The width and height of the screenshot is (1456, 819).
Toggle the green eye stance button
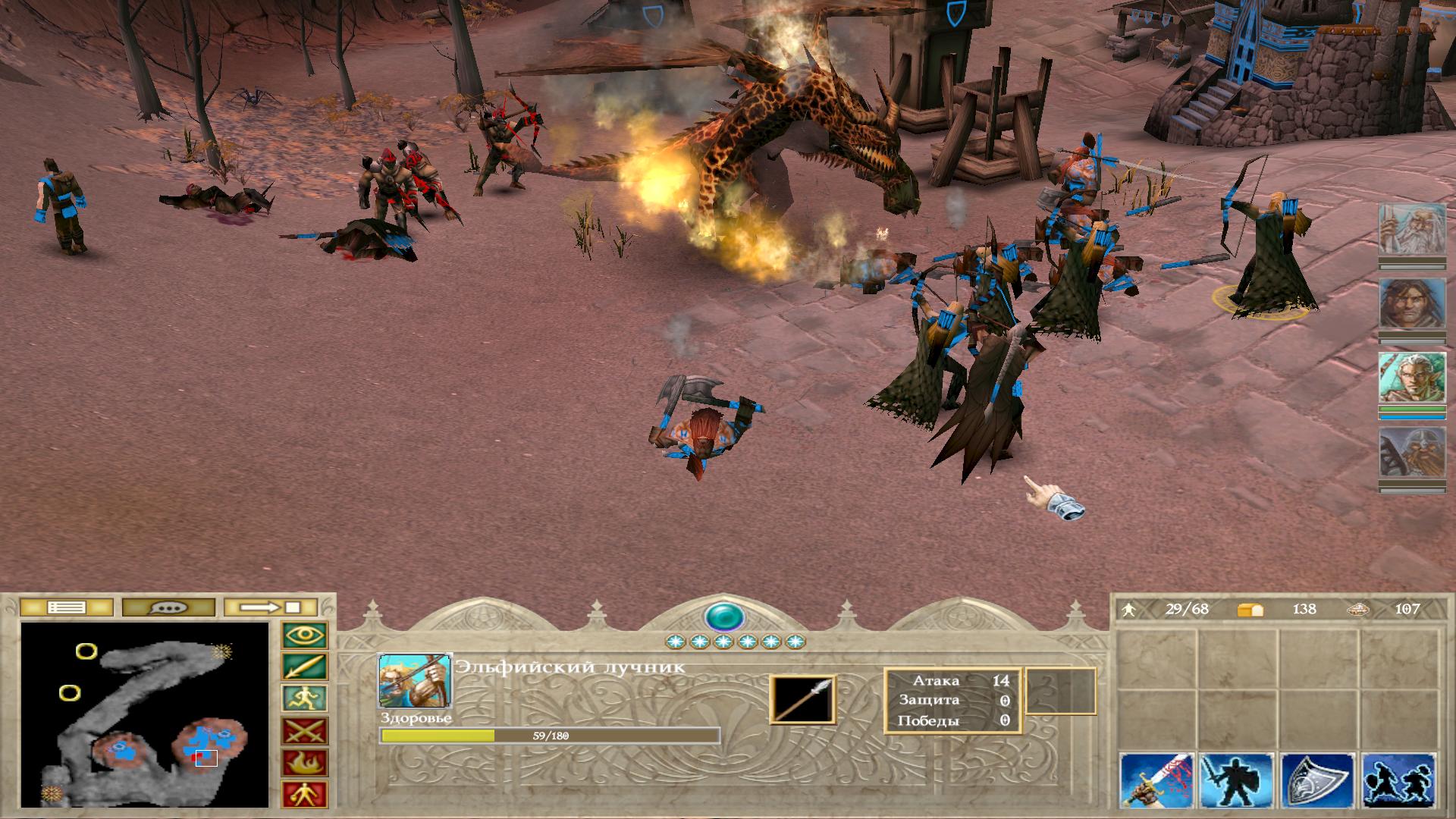click(x=305, y=635)
